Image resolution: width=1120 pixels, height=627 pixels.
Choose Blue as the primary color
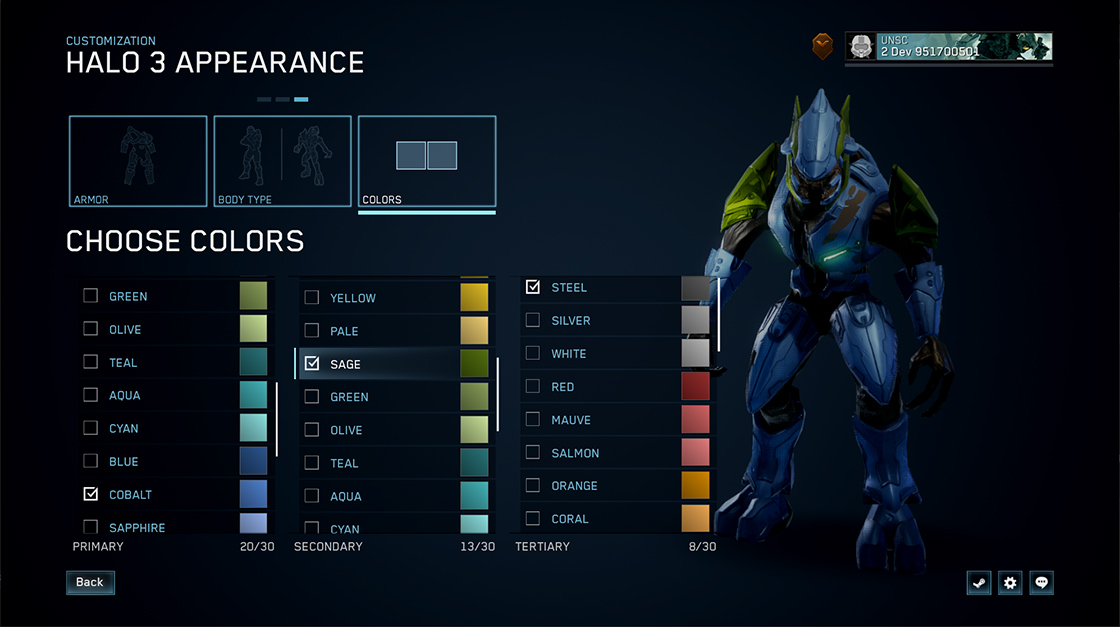pyautogui.click(x=124, y=462)
